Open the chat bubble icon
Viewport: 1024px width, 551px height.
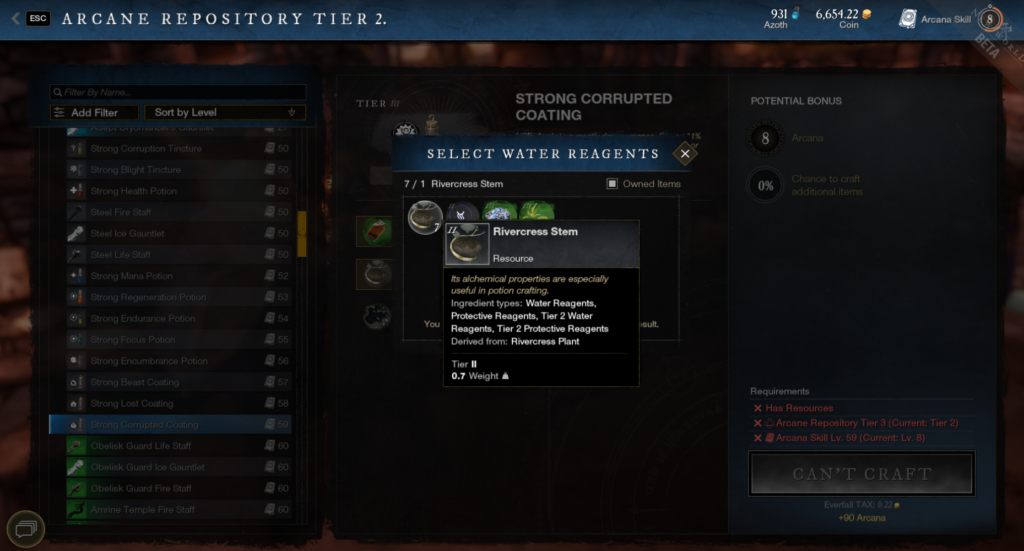point(25,527)
